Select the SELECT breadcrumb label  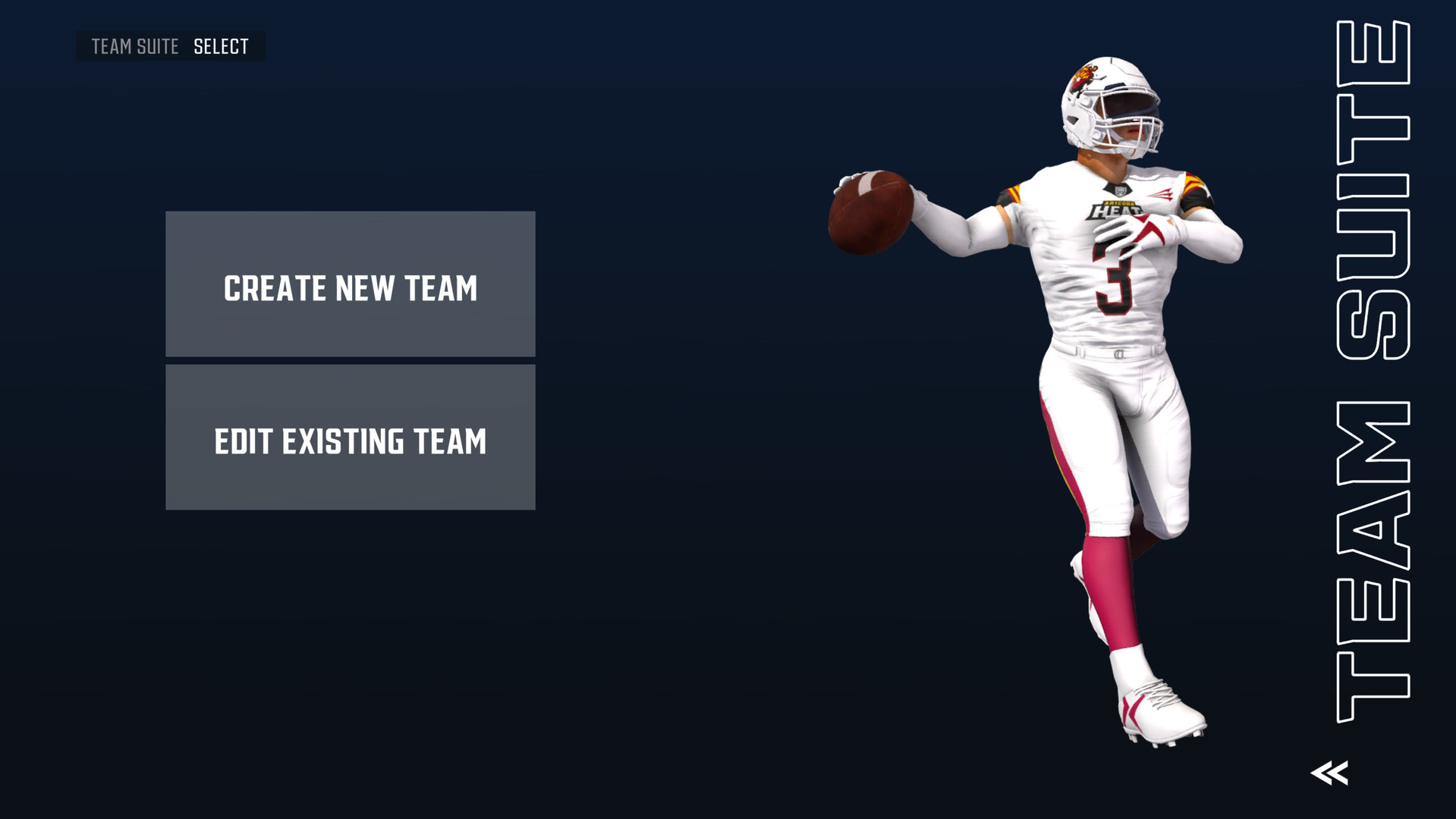pyautogui.click(x=222, y=46)
